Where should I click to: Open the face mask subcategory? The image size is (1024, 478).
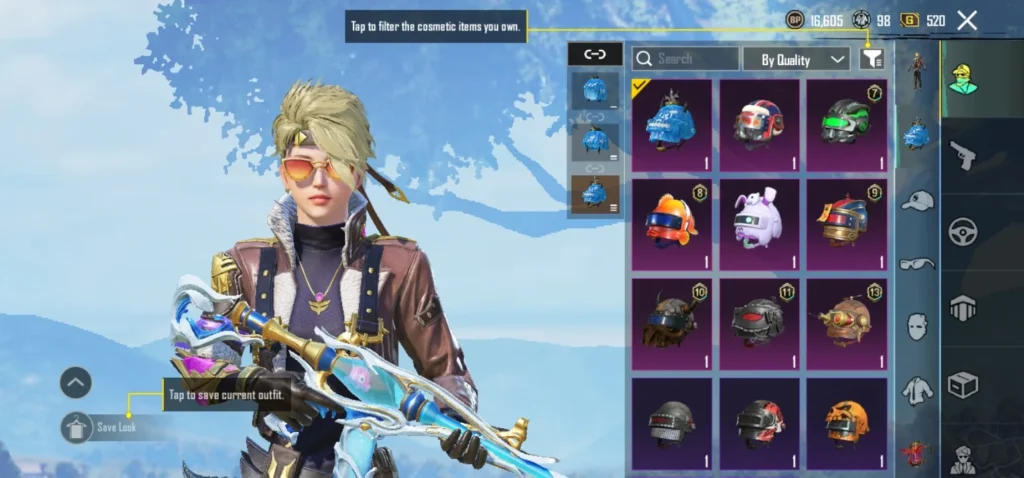tap(917, 326)
